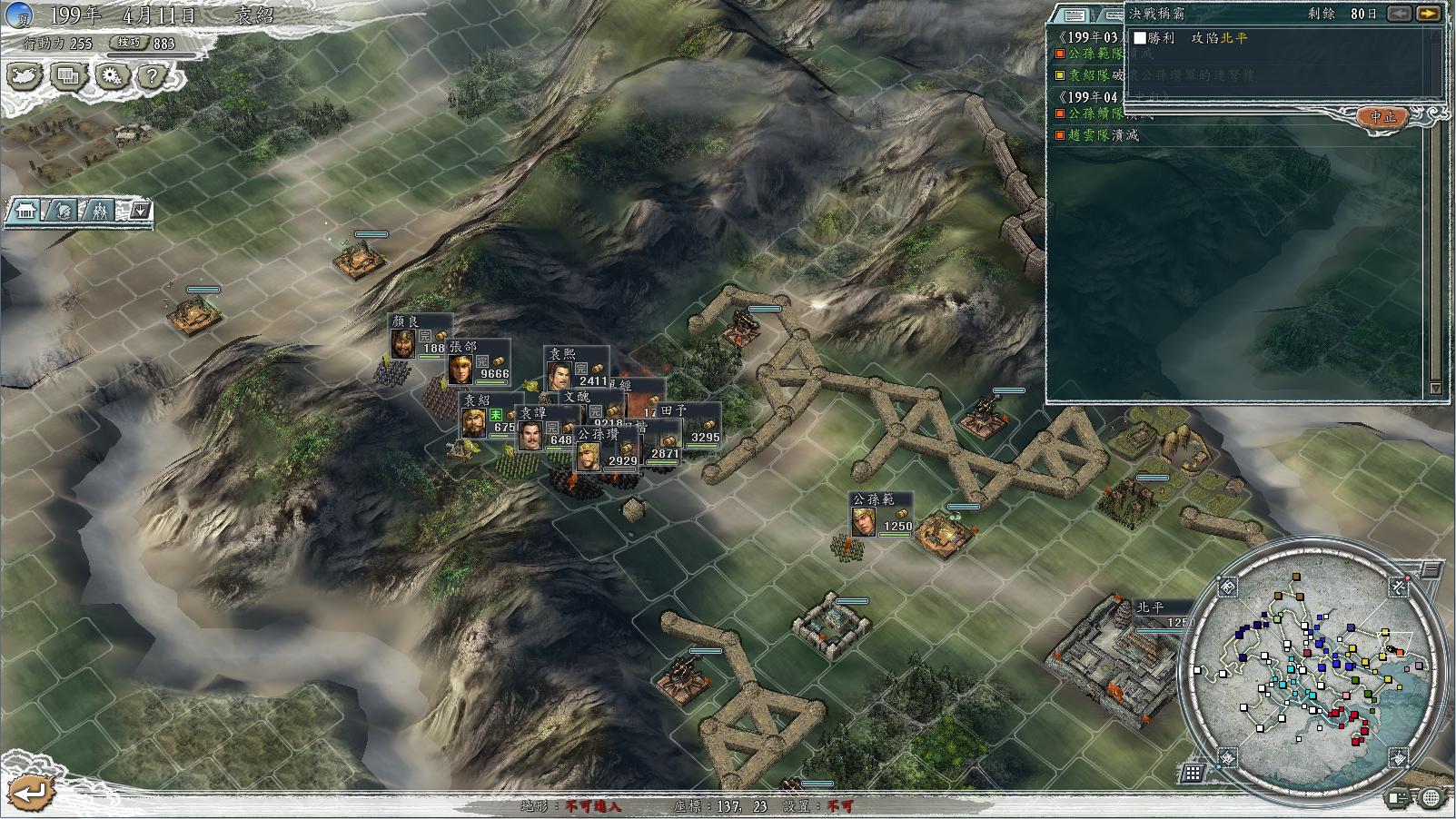The image size is (1456, 819).
Task: Select the 顏良 unit nameplate
Action: (405, 321)
